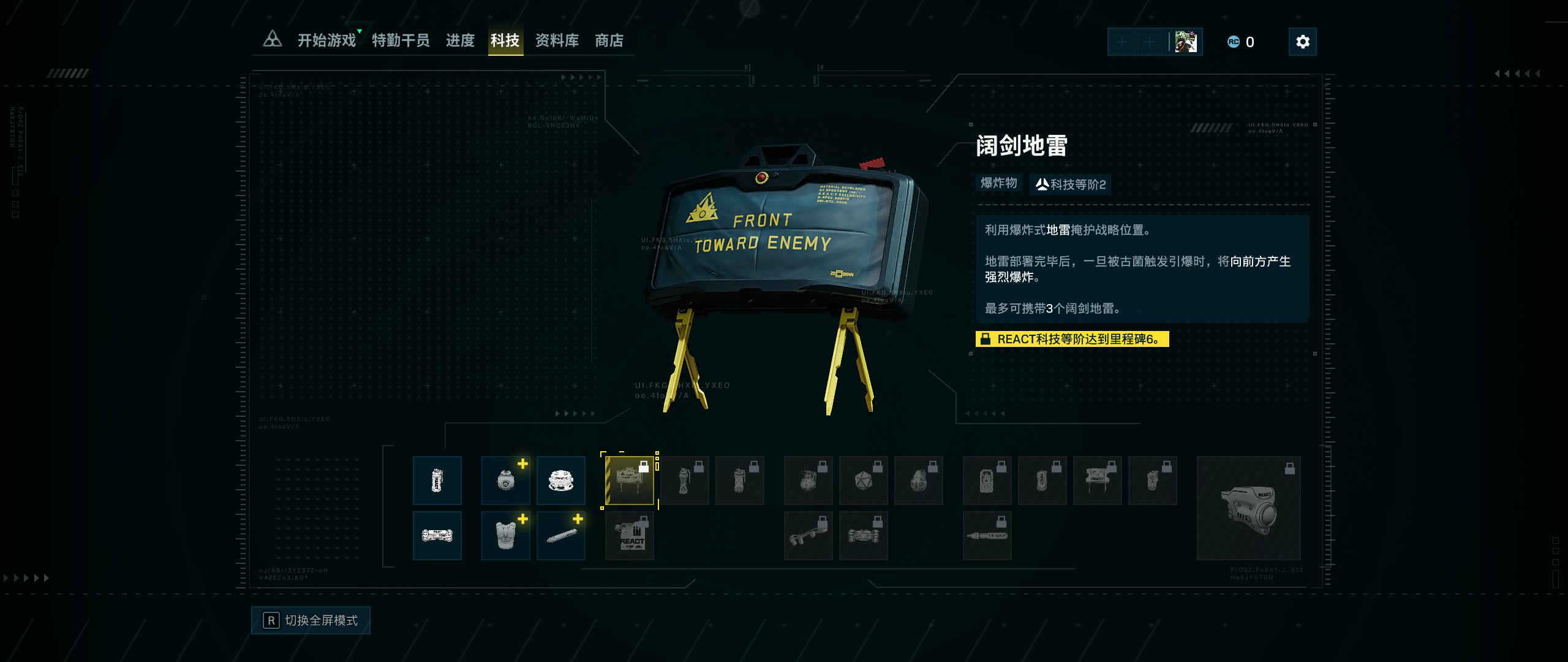Select the body armor item icon
Viewport: 1568px width, 662px height.
coord(506,535)
